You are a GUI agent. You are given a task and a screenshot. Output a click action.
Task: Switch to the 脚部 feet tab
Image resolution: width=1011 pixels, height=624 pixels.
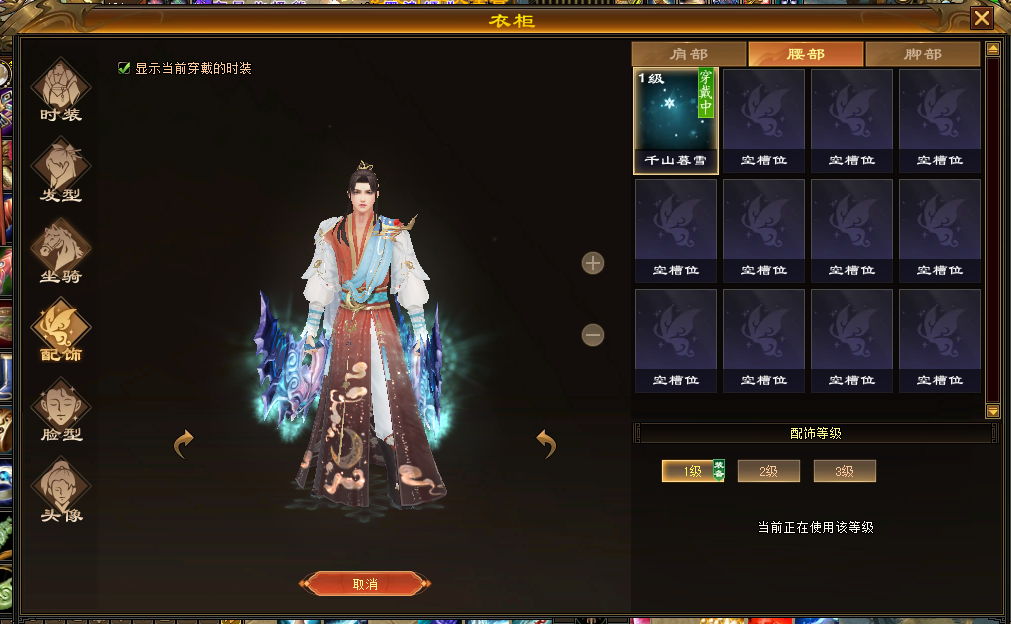pyautogui.click(x=922, y=54)
